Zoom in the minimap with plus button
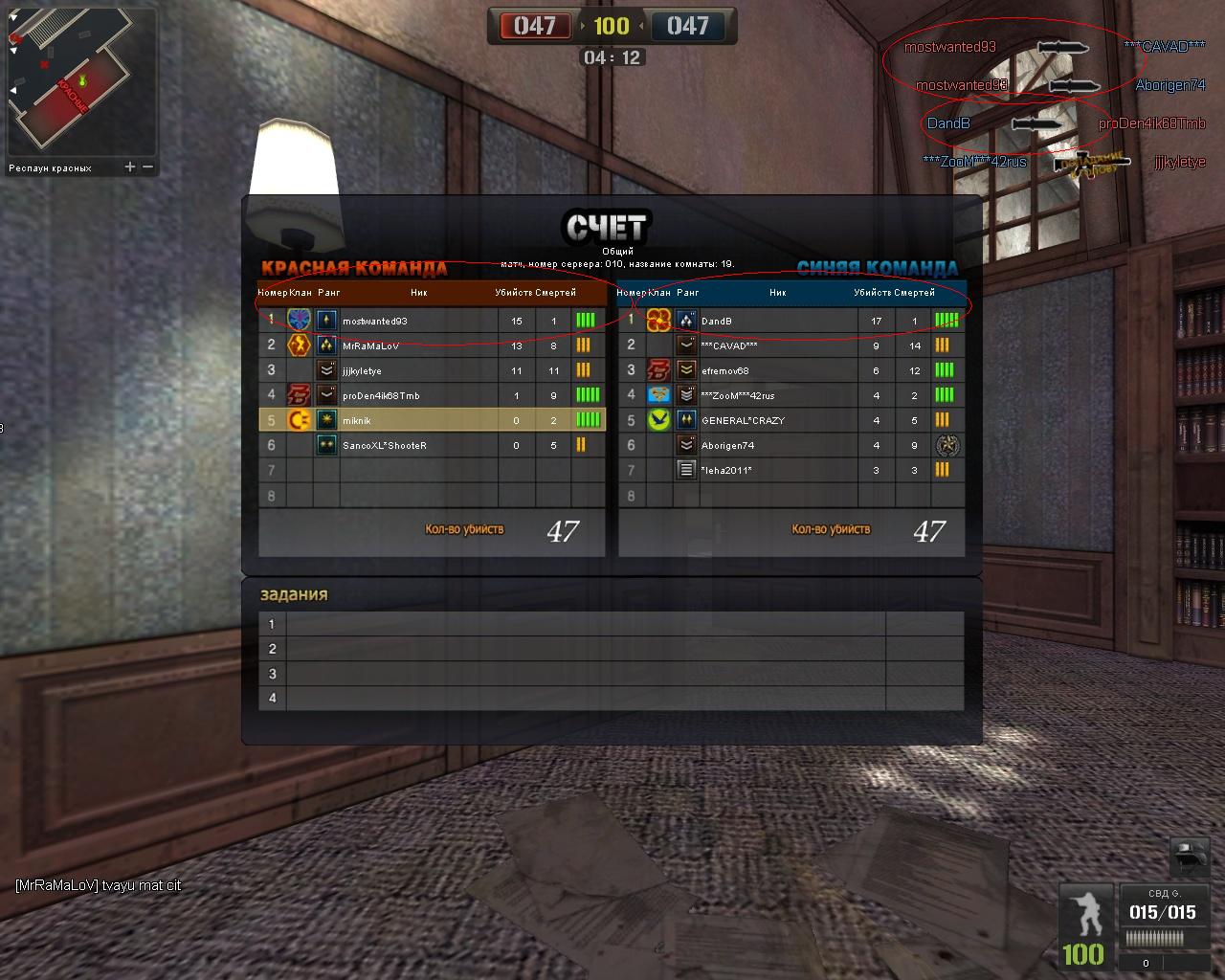1225x980 pixels. click(x=130, y=167)
